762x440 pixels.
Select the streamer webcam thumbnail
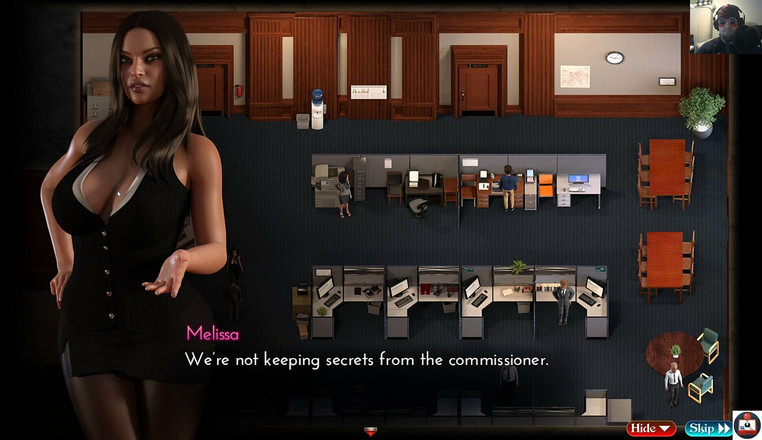[724, 27]
